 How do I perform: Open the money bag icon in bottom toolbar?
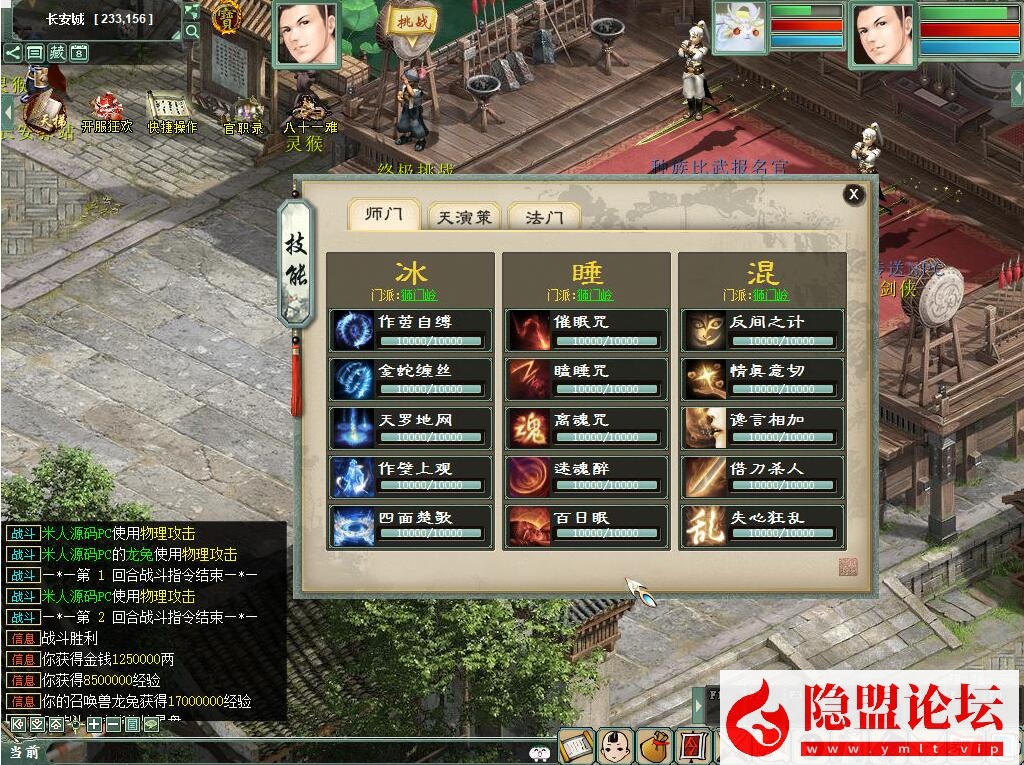coord(652,746)
